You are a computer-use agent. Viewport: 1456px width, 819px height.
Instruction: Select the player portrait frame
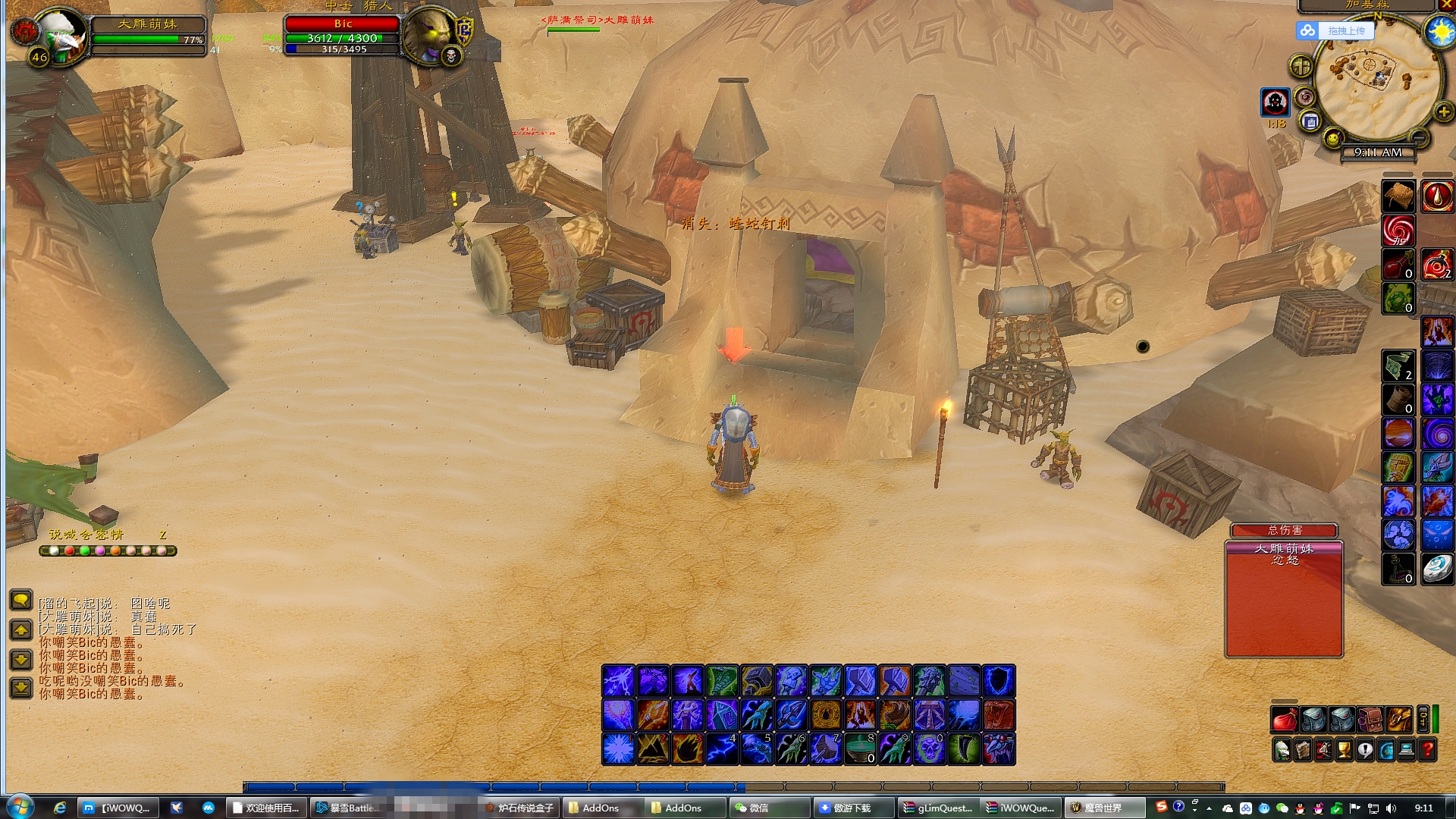[61, 34]
